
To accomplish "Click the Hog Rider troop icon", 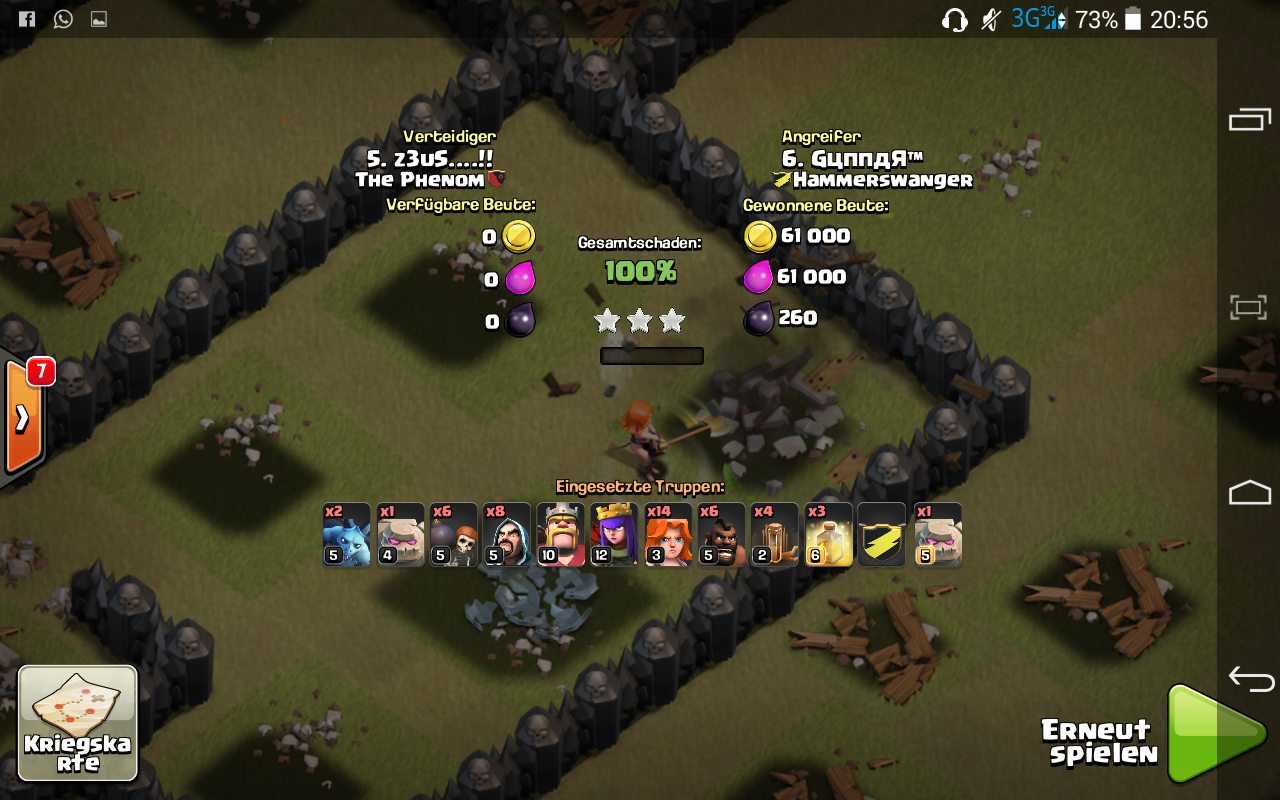I will [x=722, y=535].
